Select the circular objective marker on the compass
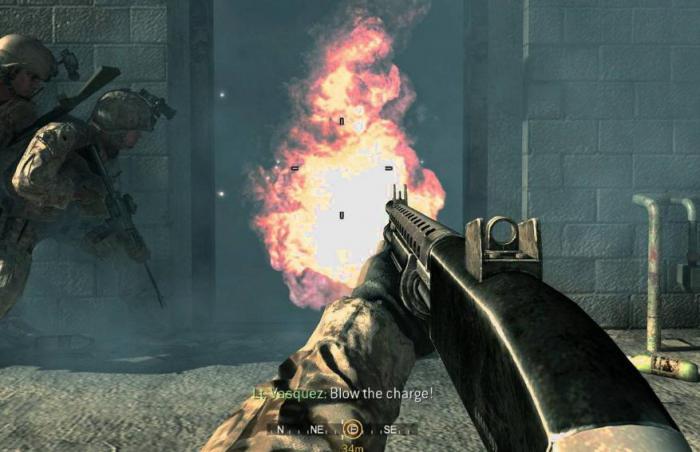700x452 pixels. [351, 429]
